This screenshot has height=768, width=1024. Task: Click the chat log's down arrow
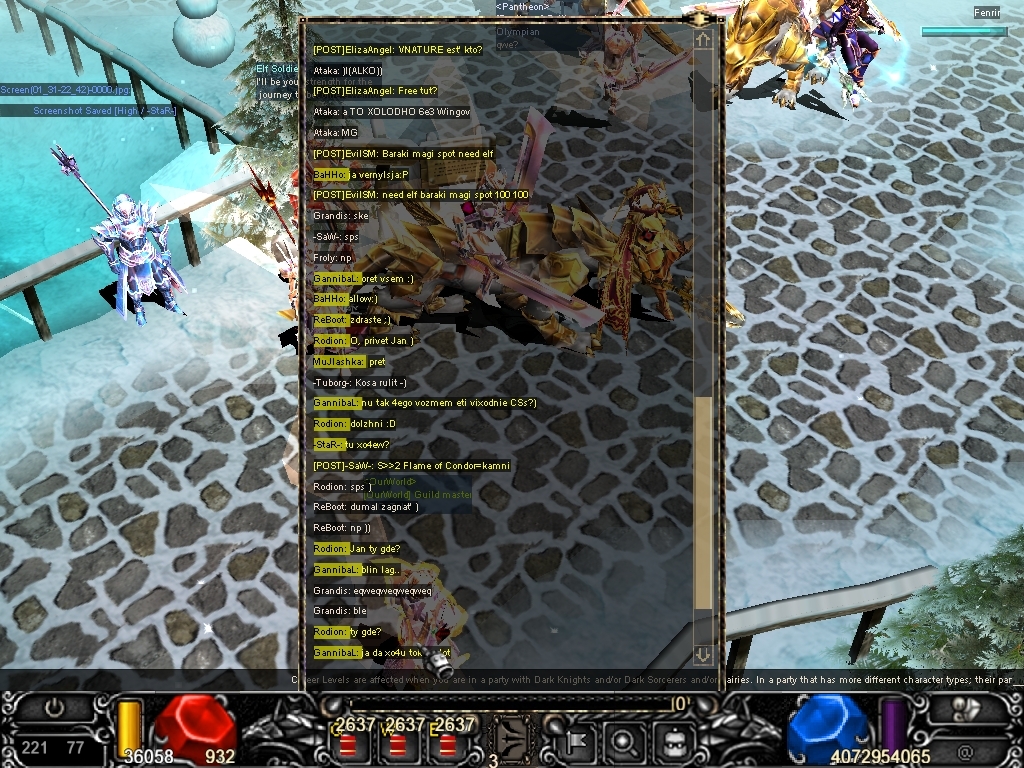pyautogui.click(x=703, y=655)
